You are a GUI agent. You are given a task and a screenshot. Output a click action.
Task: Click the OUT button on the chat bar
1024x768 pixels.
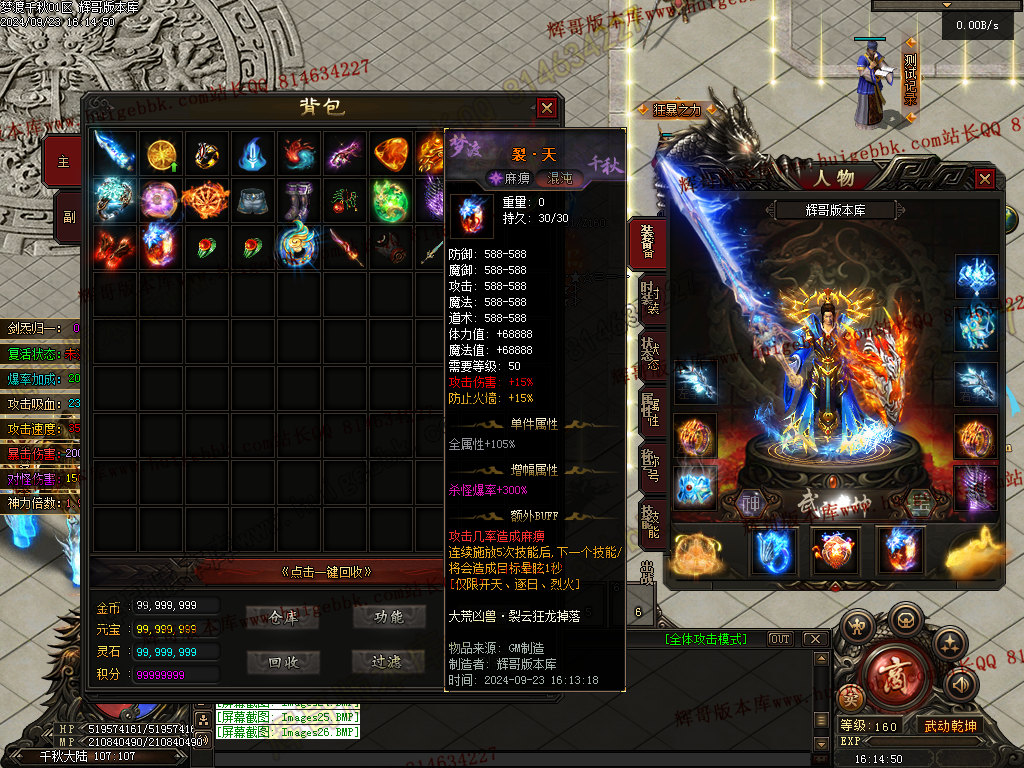pos(779,639)
